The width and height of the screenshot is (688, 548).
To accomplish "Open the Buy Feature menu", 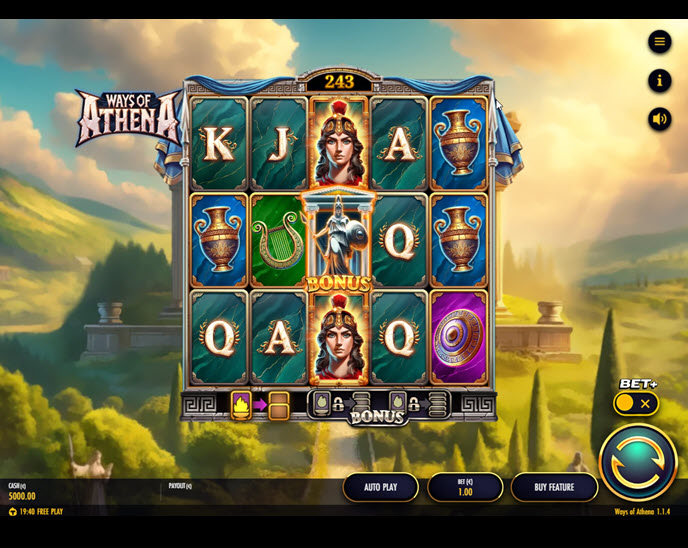I will [554, 487].
